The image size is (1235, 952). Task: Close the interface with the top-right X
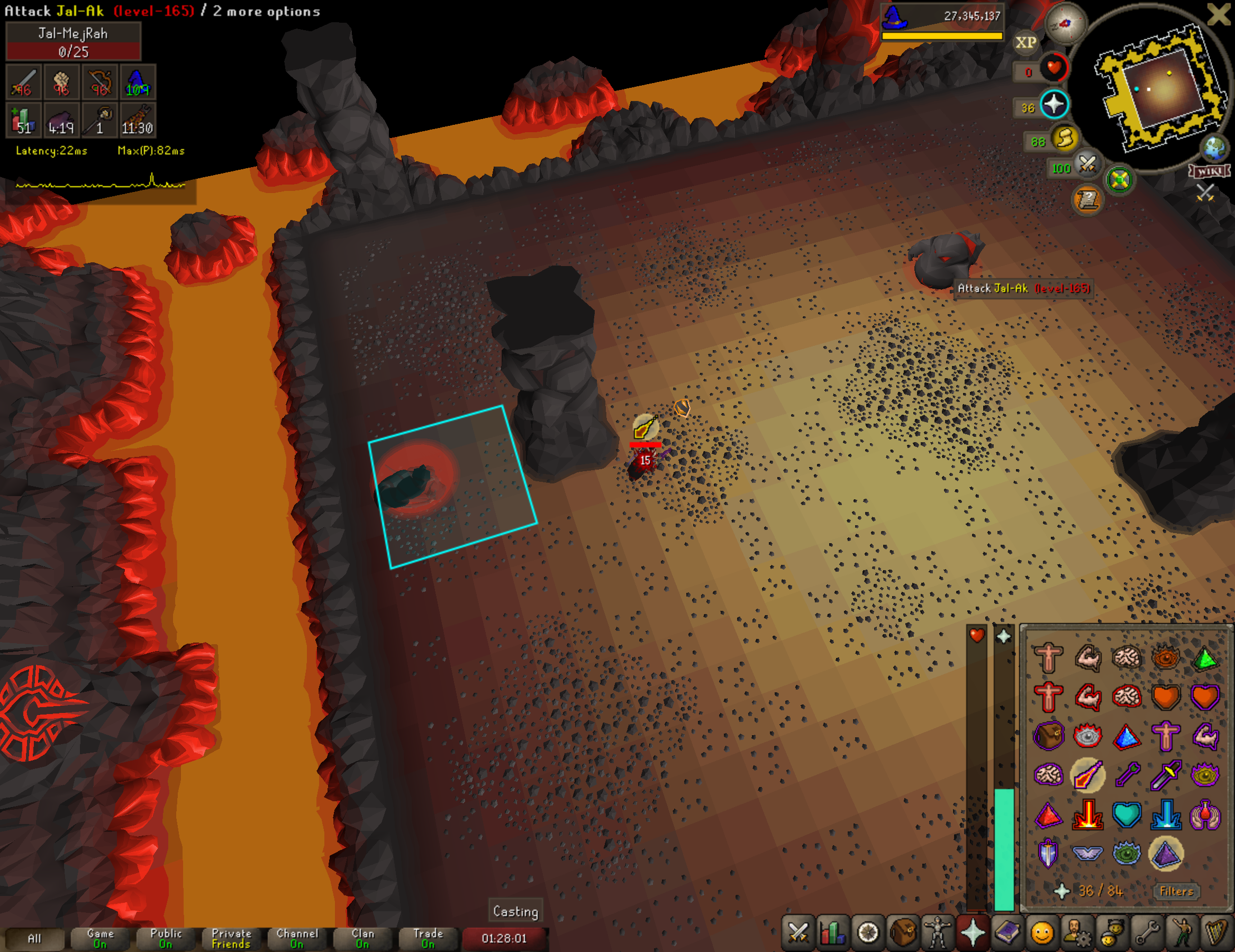[x=1220, y=14]
